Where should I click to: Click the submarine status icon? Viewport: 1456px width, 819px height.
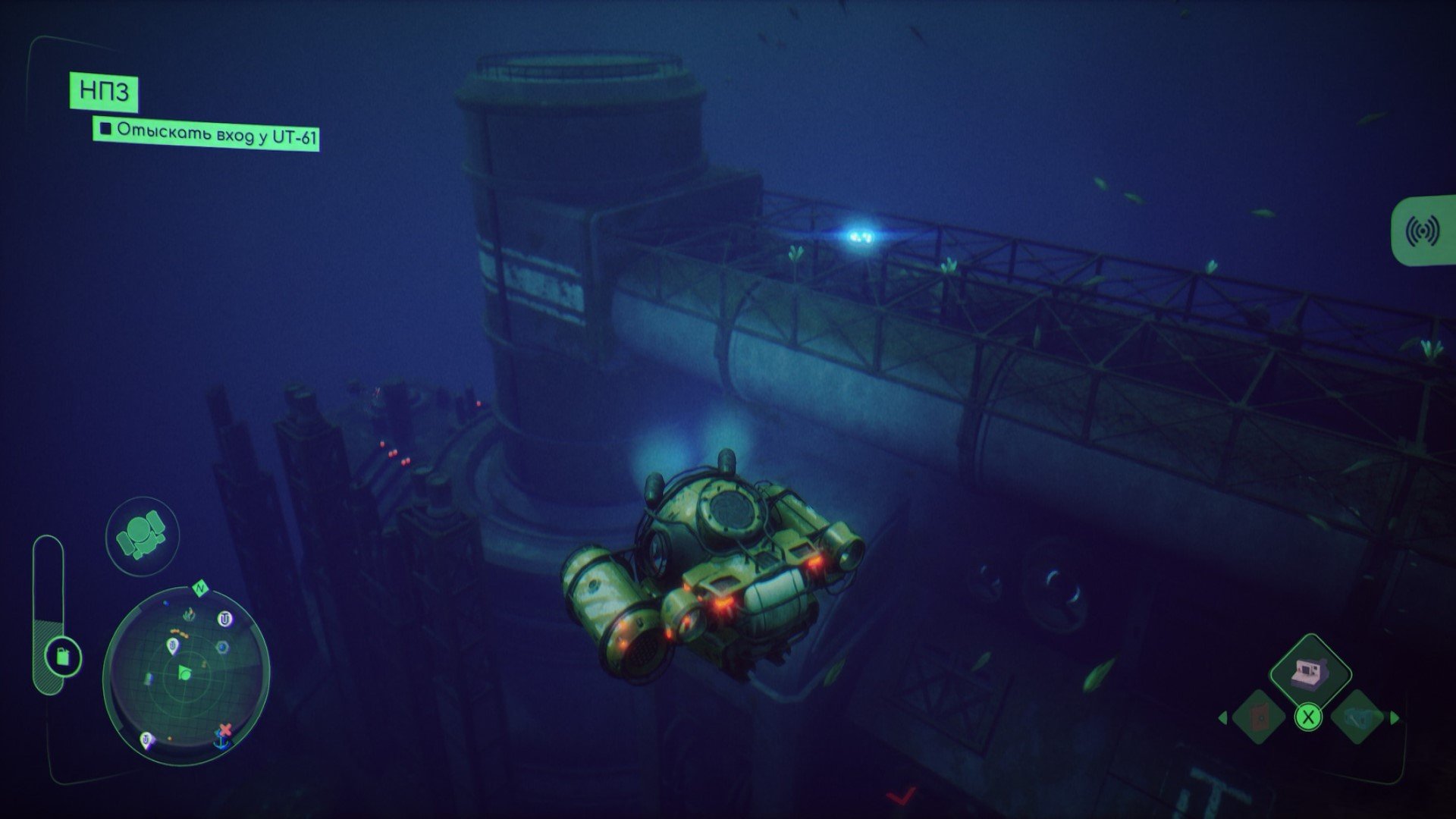coord(142,535)
